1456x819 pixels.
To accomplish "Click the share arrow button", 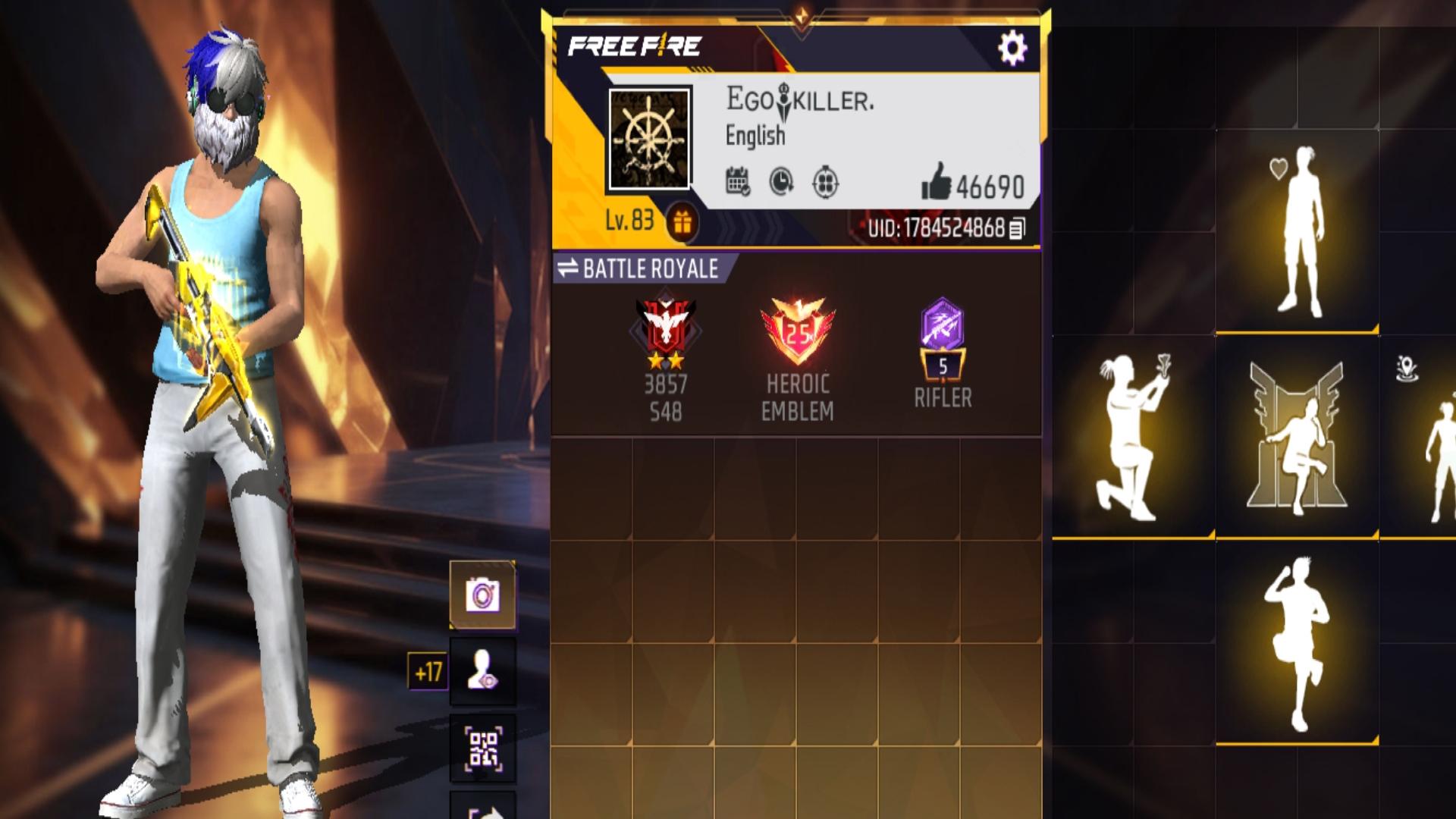I will pos(482,808).
